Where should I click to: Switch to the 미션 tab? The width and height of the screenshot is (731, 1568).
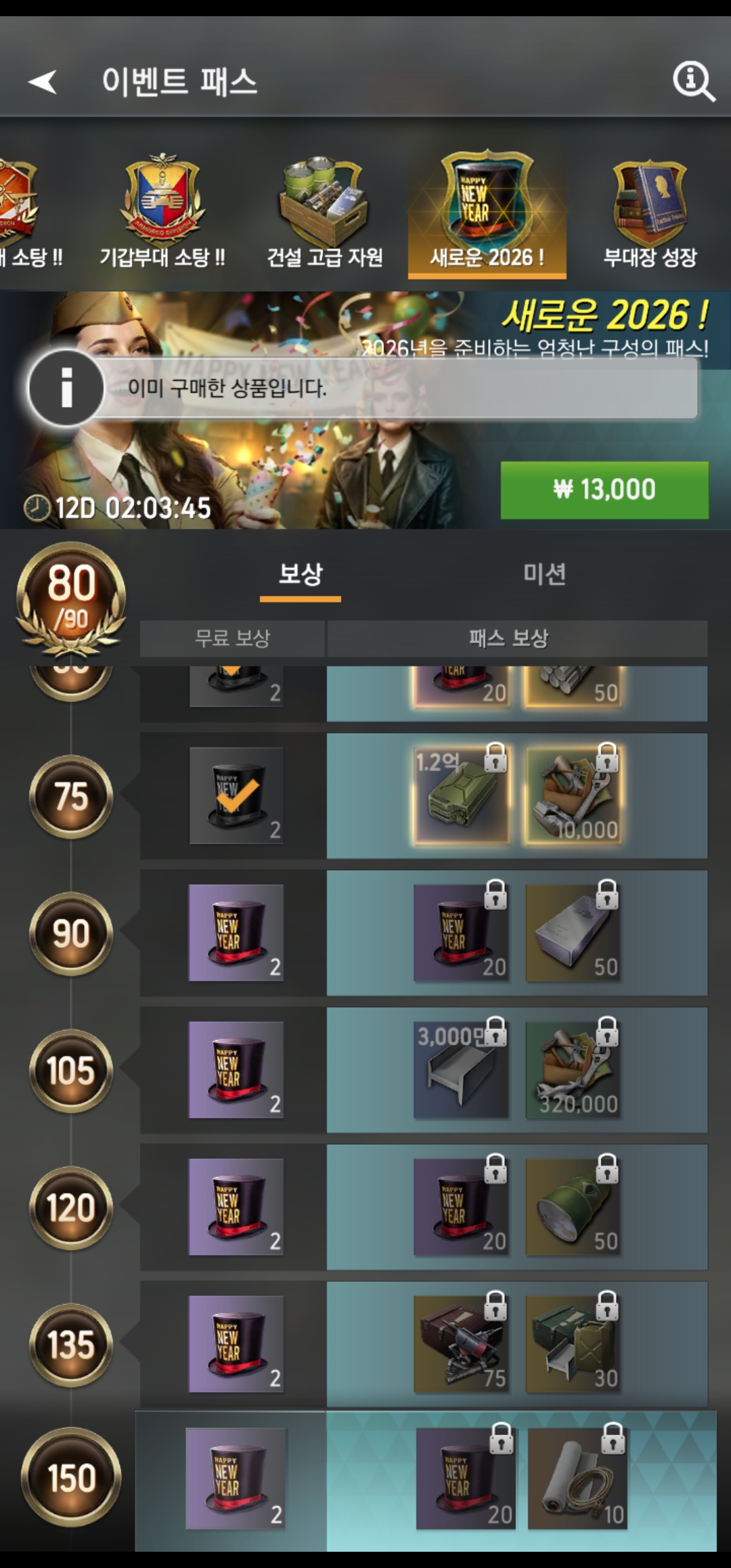(544, 575)
